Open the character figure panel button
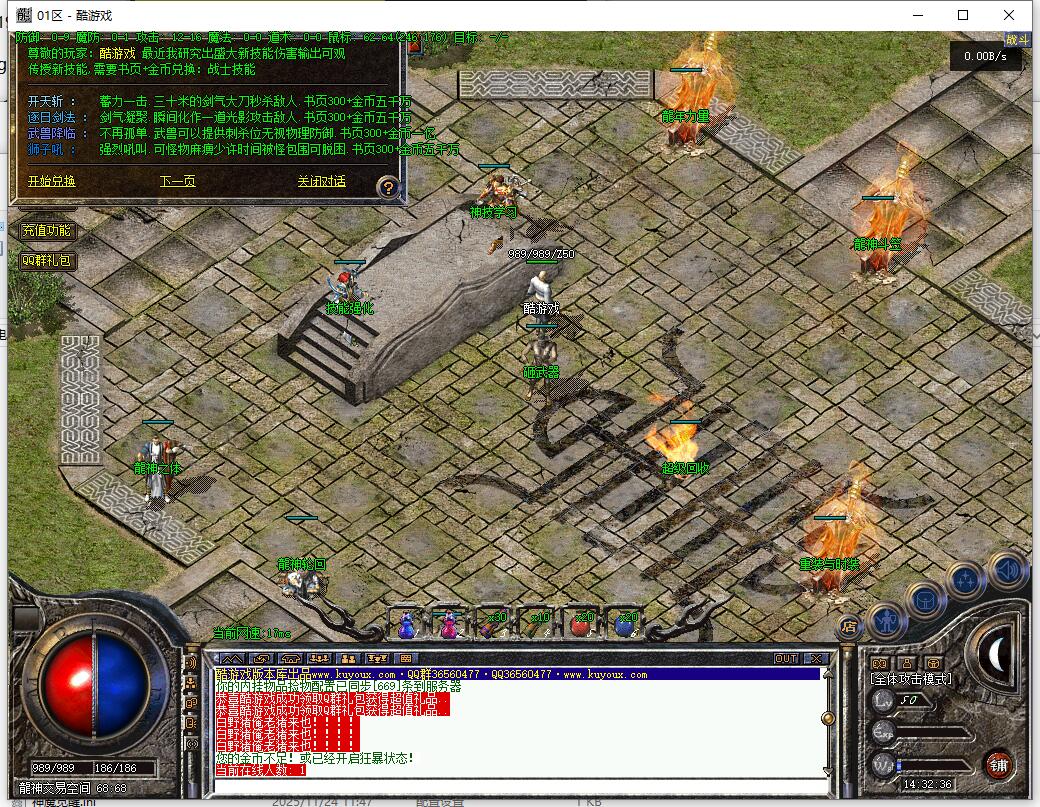Viewport: 1040px width, 807px height. click(886, 620)
